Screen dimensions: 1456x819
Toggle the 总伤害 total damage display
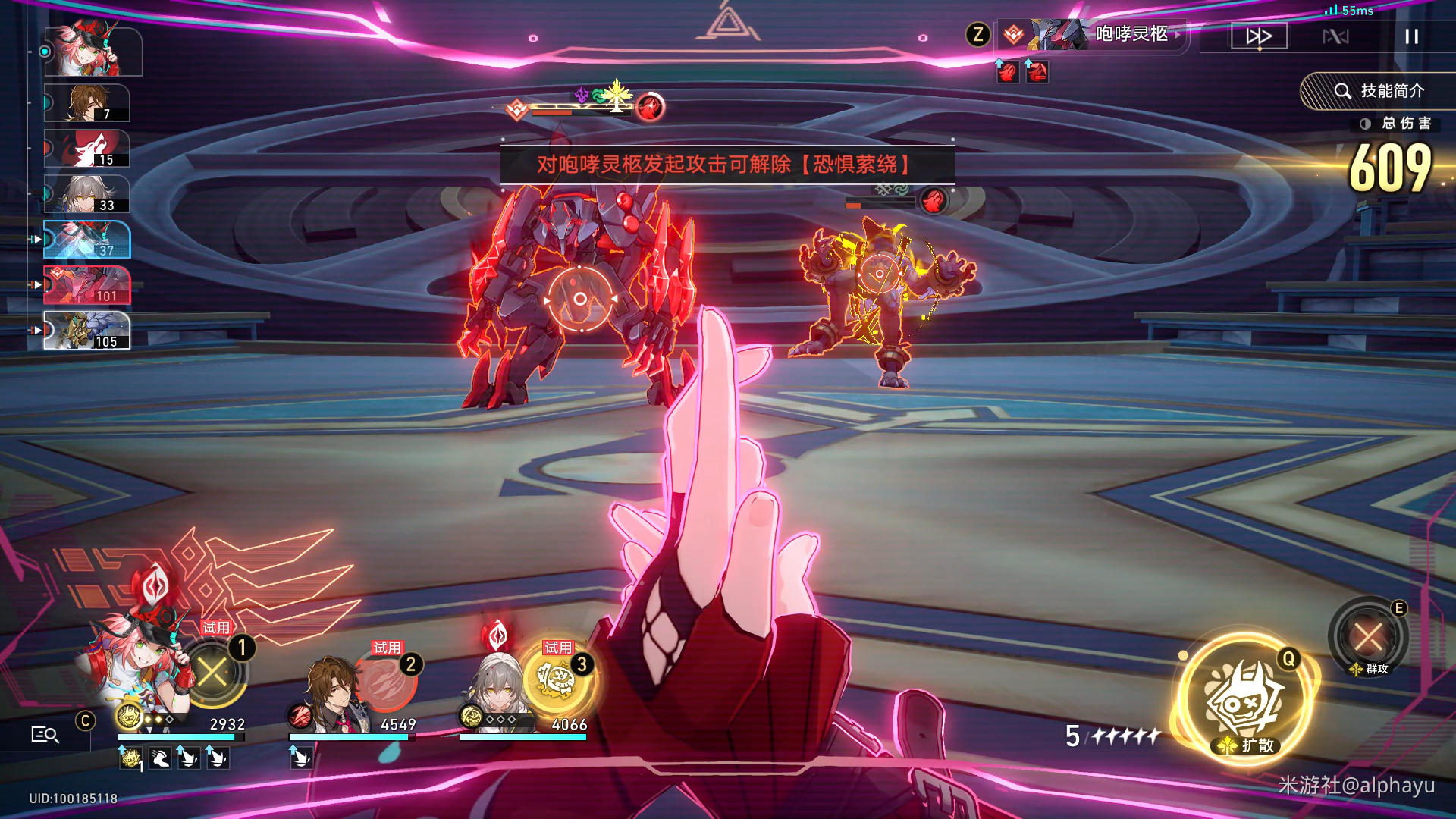(x=1397, y=124)
